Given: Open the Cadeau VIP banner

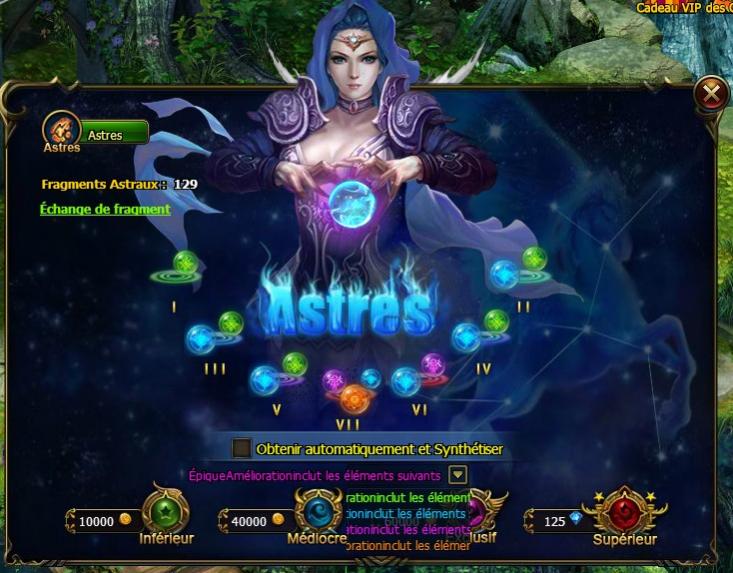Looking at the screenshot, I should (x=683, y=7).
